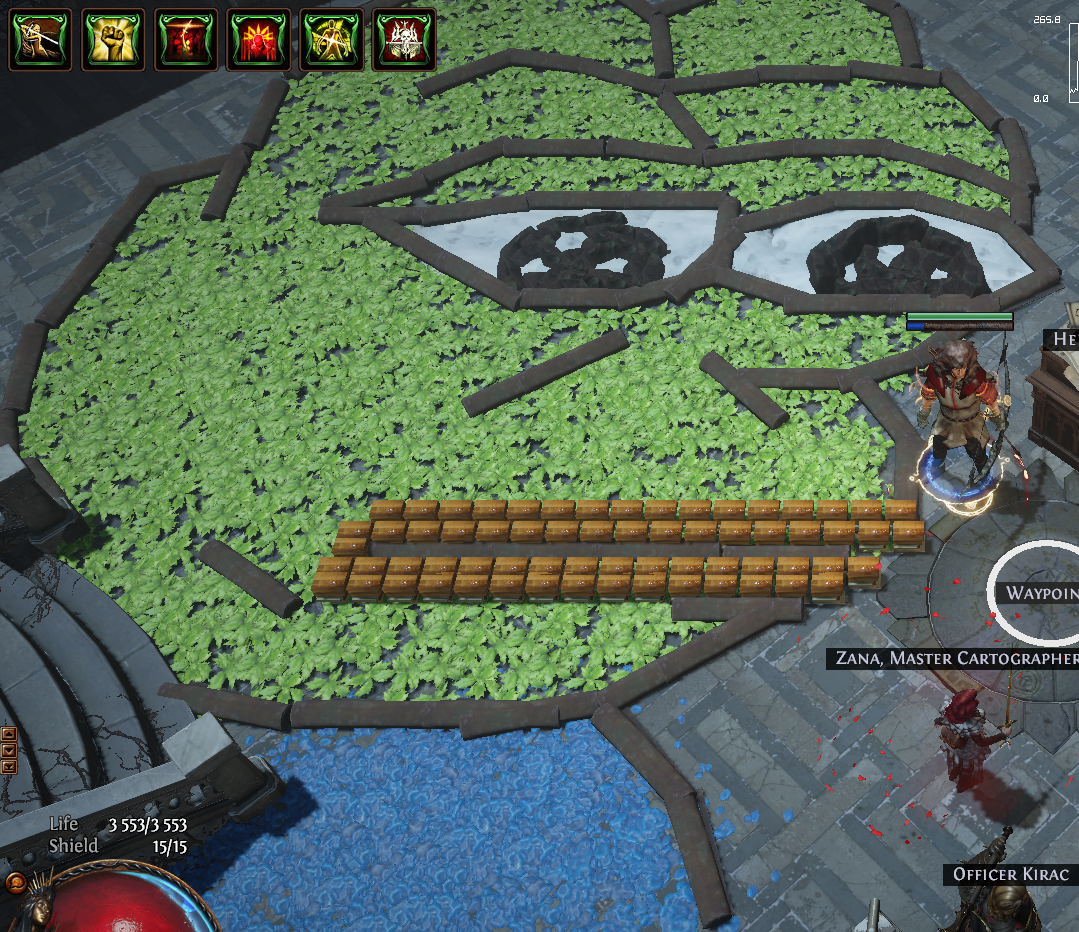This screenshot has width=1079, height=932.
Task: Select the red glowing blade buff icon
Action: tap(186, 40)
